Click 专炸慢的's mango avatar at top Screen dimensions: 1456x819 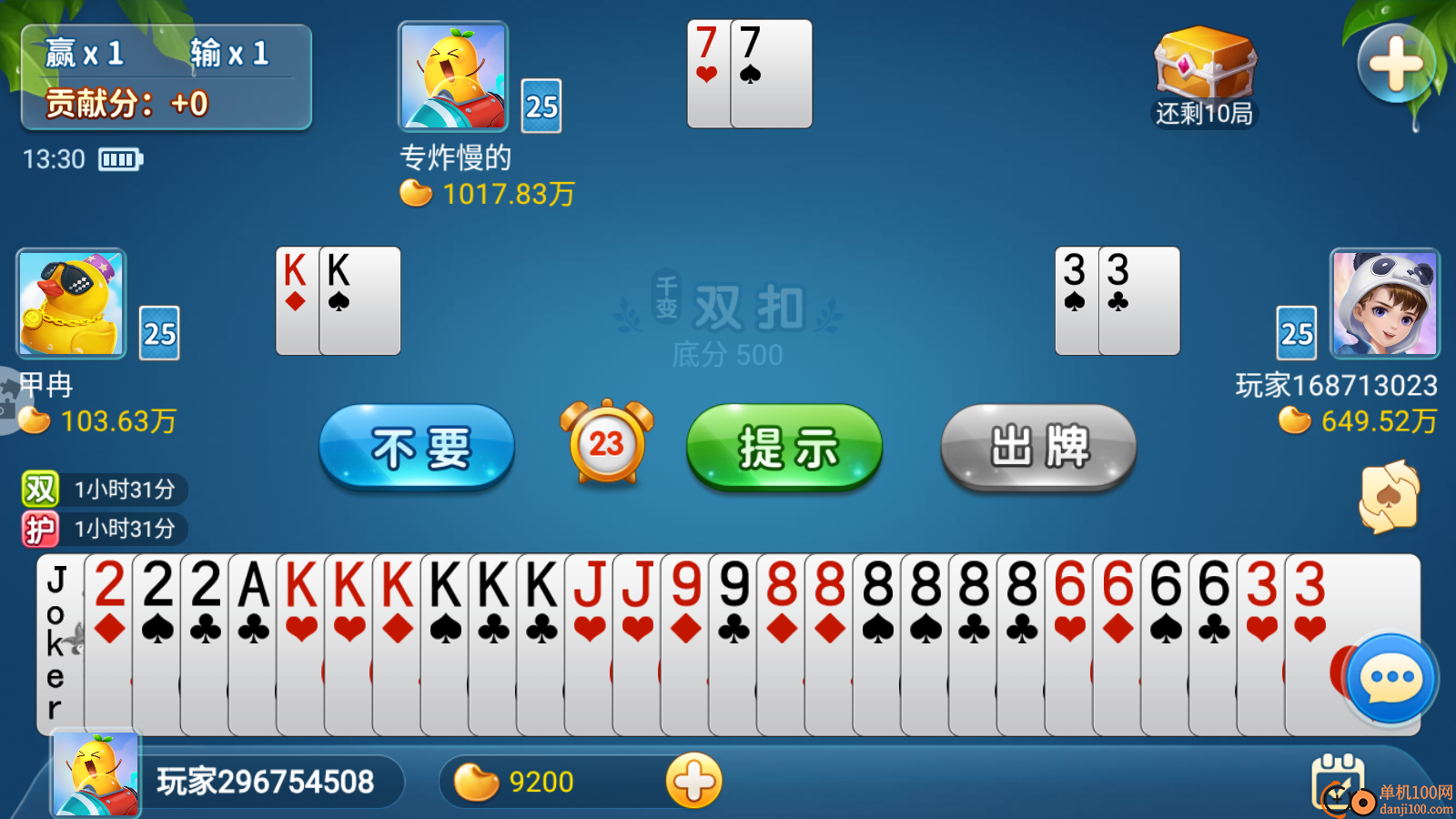[x=452, y=77]
